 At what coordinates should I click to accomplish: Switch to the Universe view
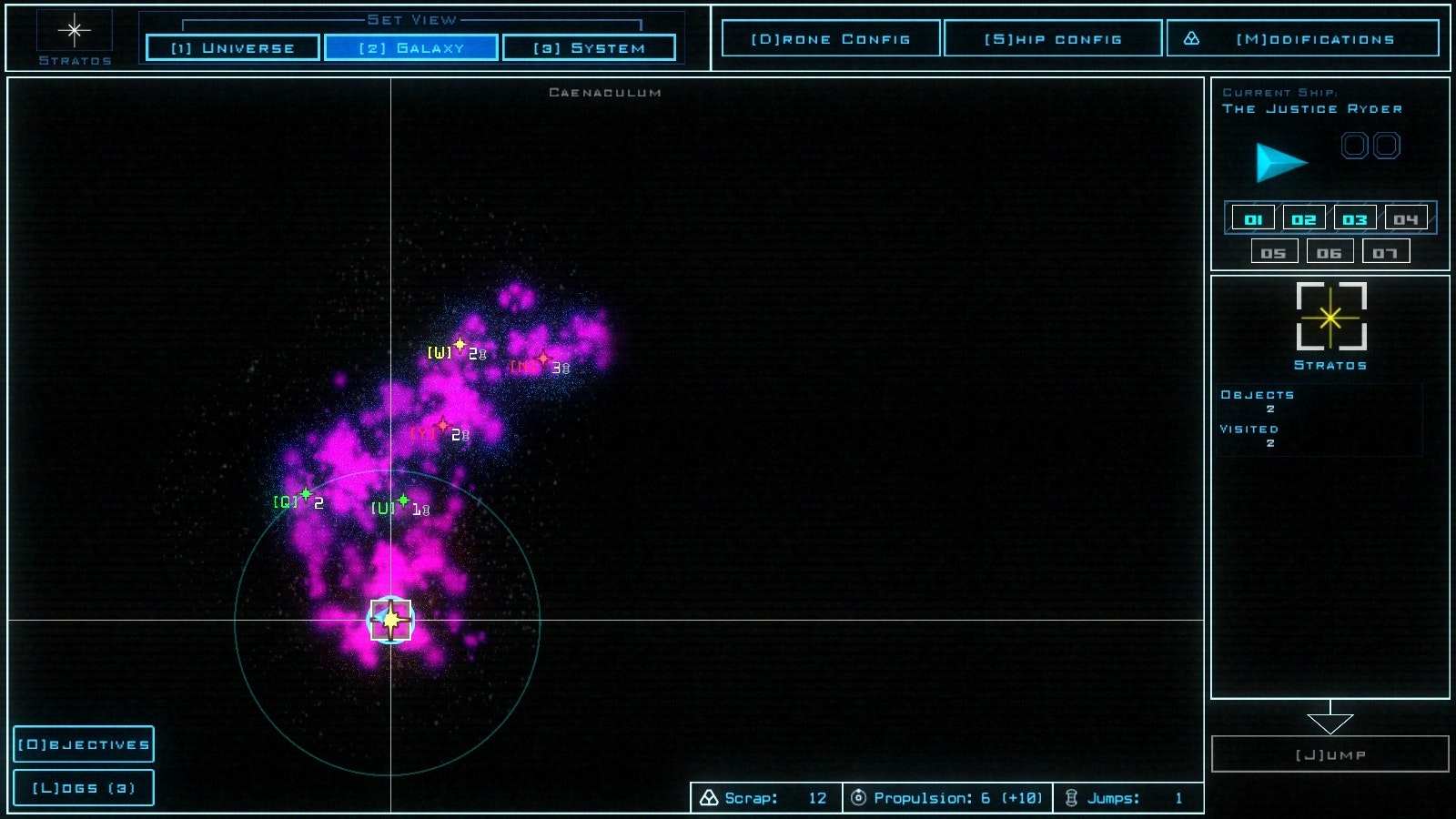click(x=233, y=47)
